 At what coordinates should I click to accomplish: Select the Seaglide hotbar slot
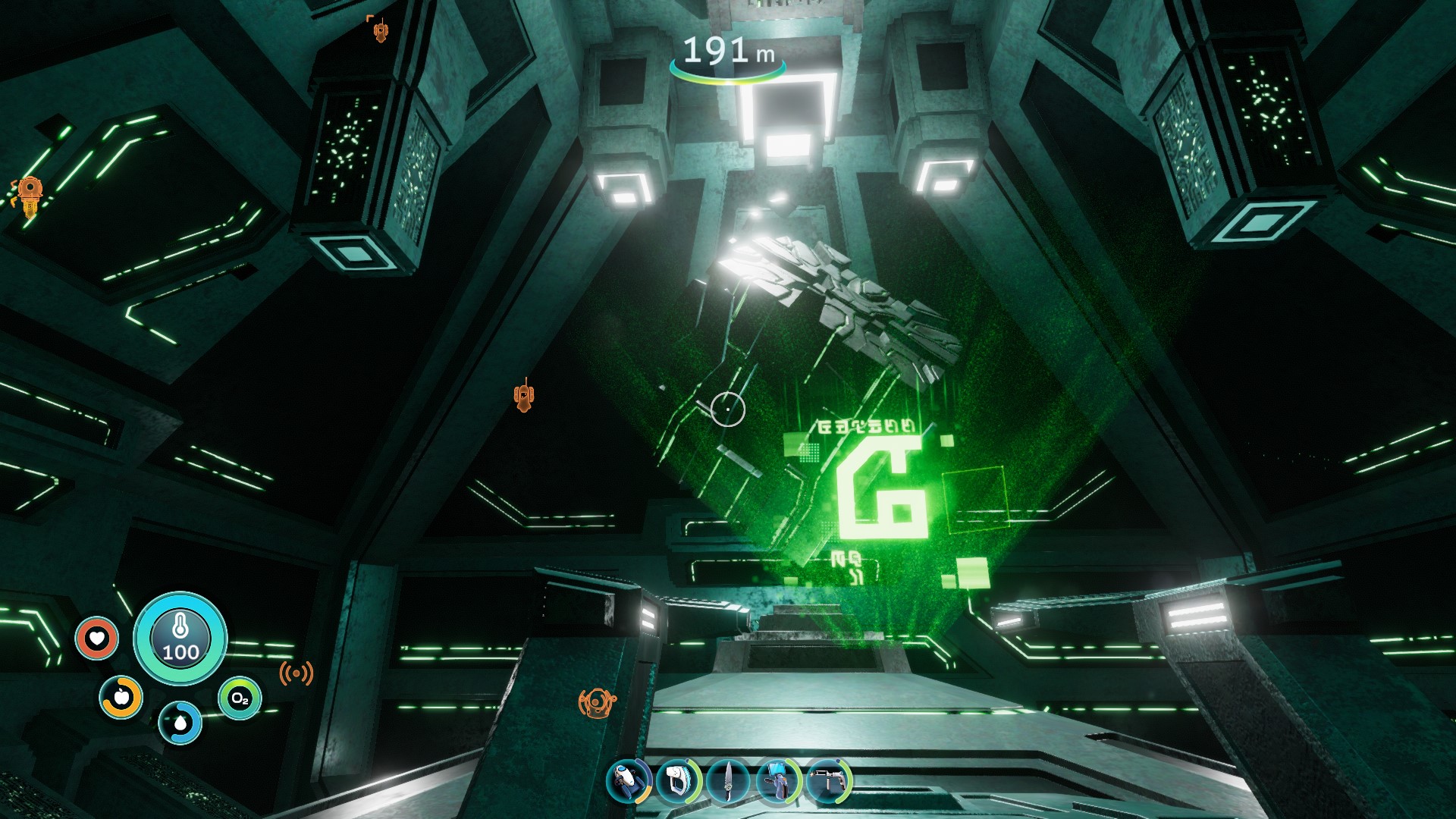click(x=629, y=781)
